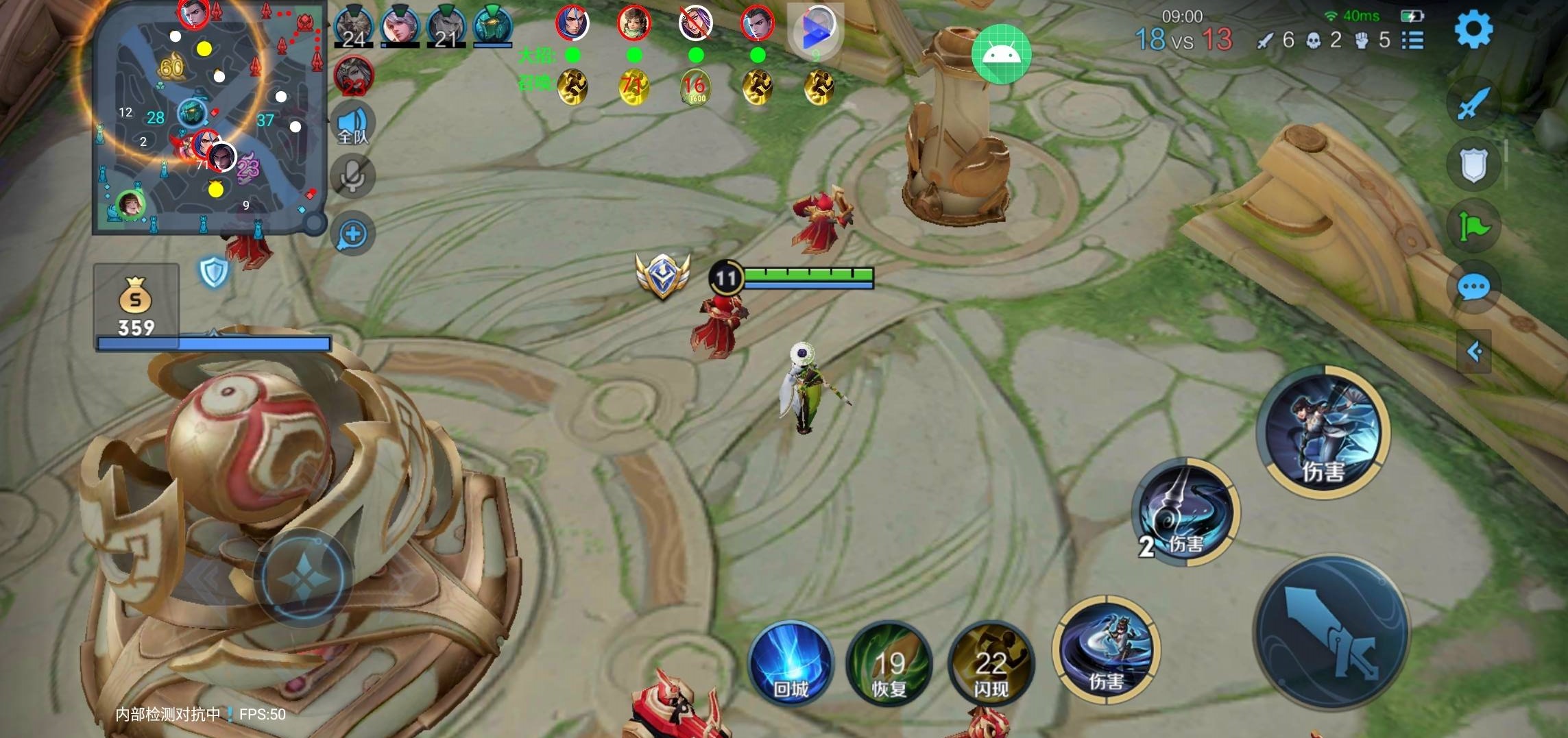
Task: Open the scoreboard list icon
Action: tap(1412, 40)
